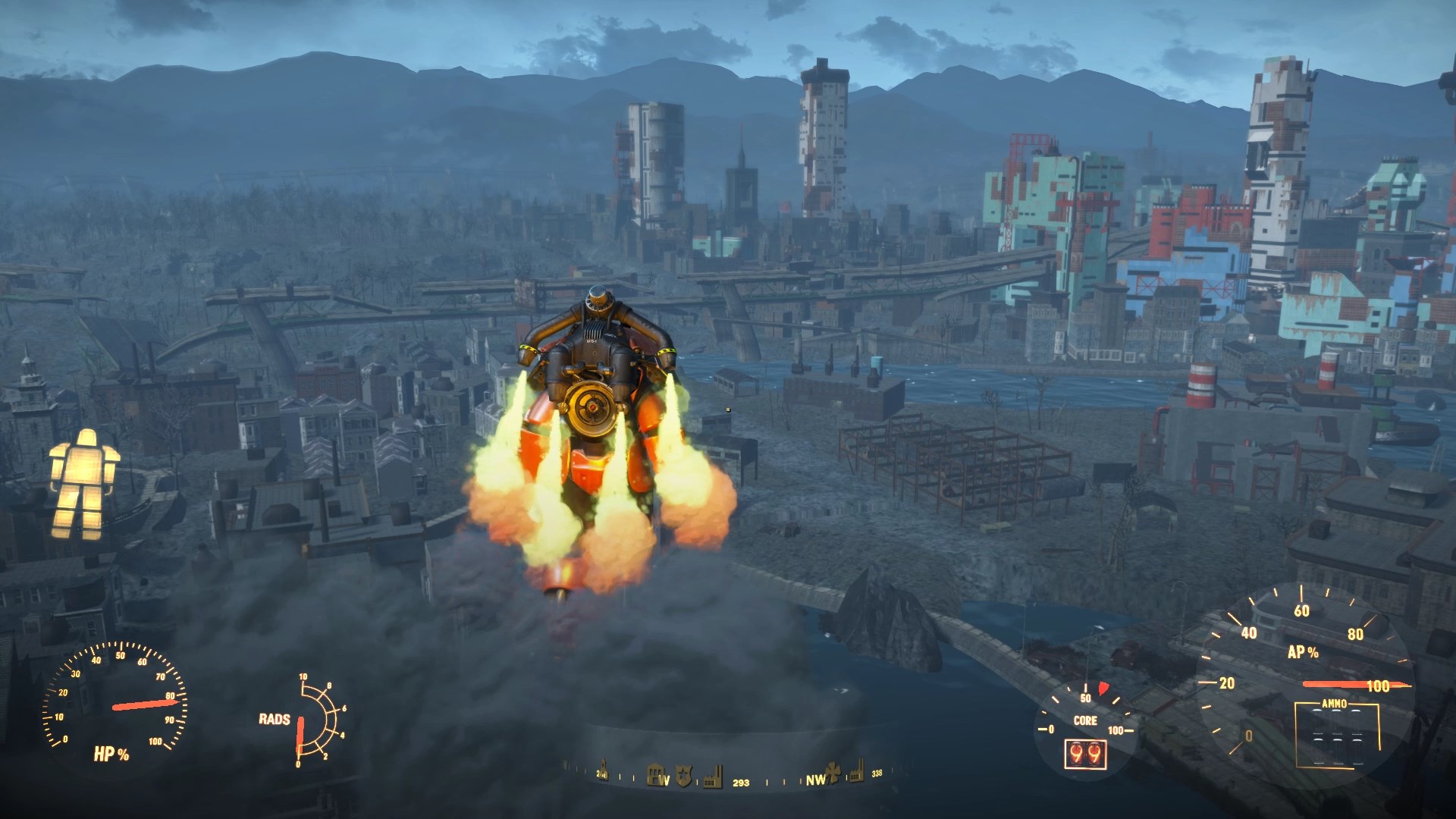Viewport: 1456px width, 819px height.
Task: Click the four-leaf clover marker near NW
Action: pos(832,775)
